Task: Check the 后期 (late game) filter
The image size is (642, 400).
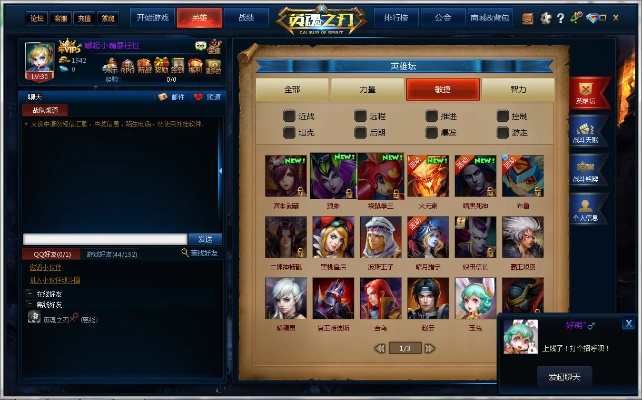Action: tap(361, 131)
